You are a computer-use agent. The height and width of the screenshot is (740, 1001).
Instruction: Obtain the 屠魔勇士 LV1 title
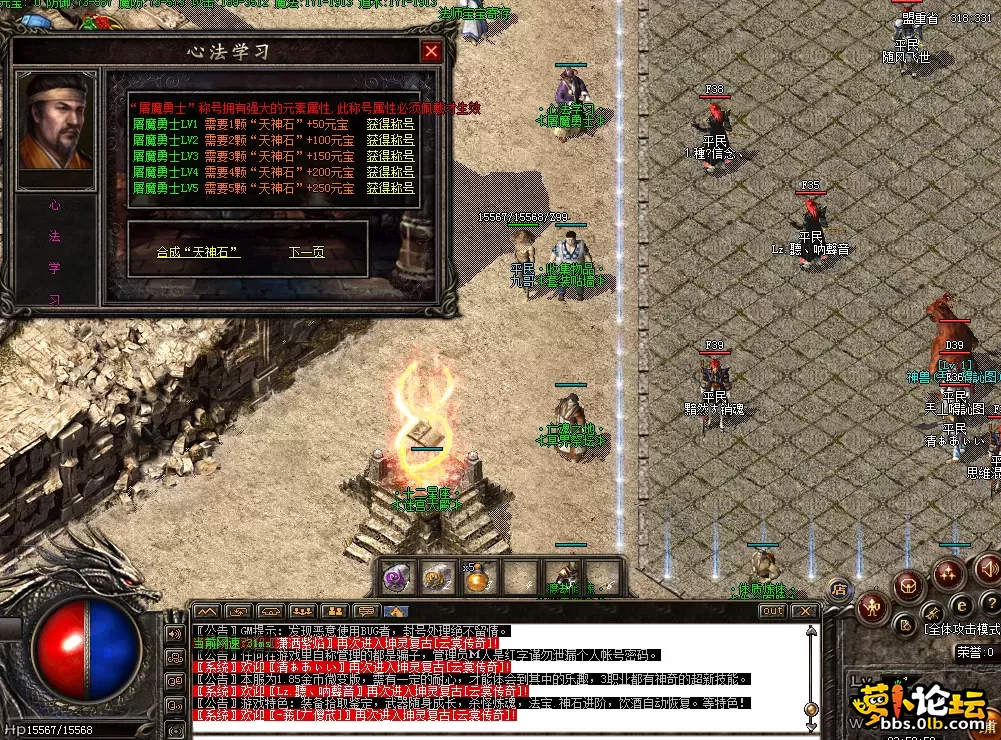[x=390, y=124]
